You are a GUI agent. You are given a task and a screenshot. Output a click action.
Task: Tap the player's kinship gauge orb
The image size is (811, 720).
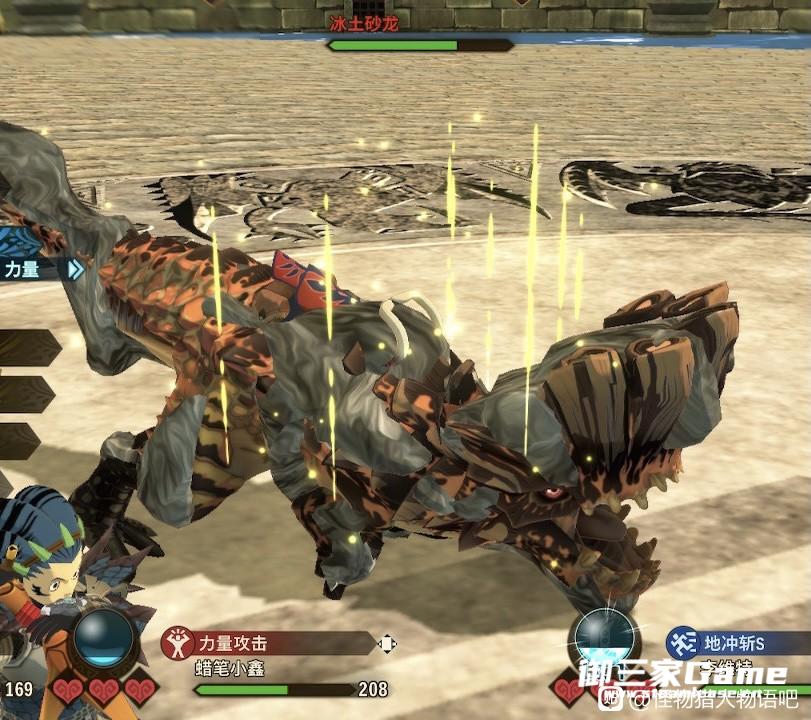tap(104, 641)
